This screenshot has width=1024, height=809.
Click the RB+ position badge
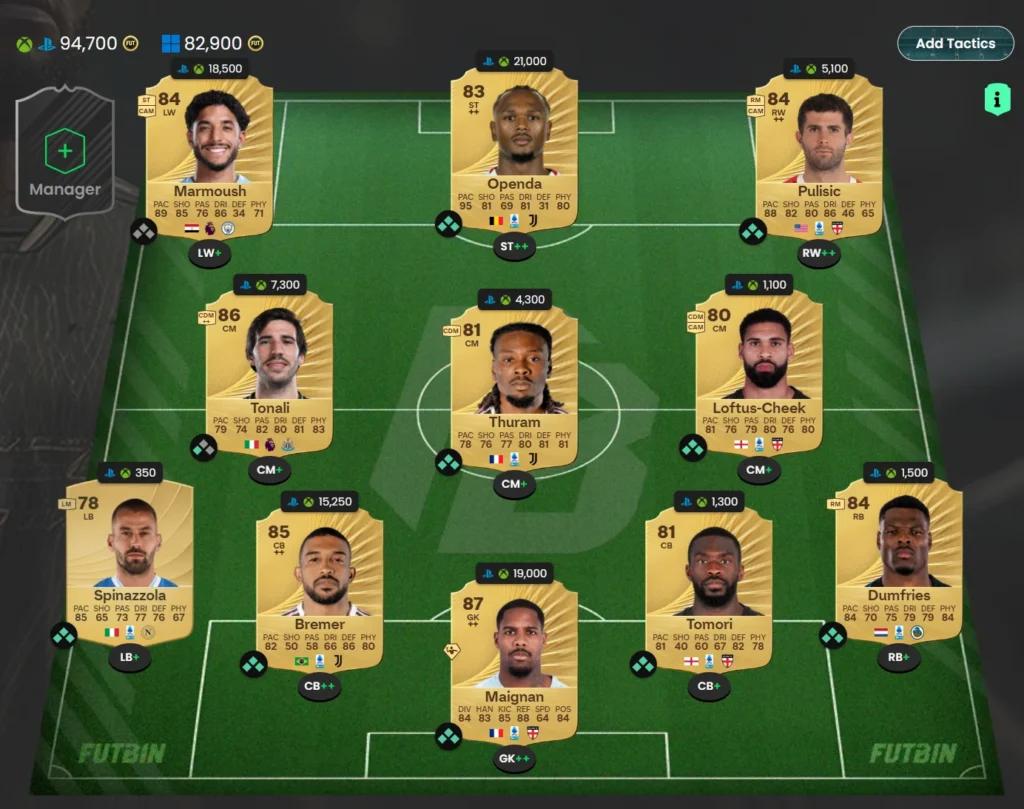(x=898, y=658)
